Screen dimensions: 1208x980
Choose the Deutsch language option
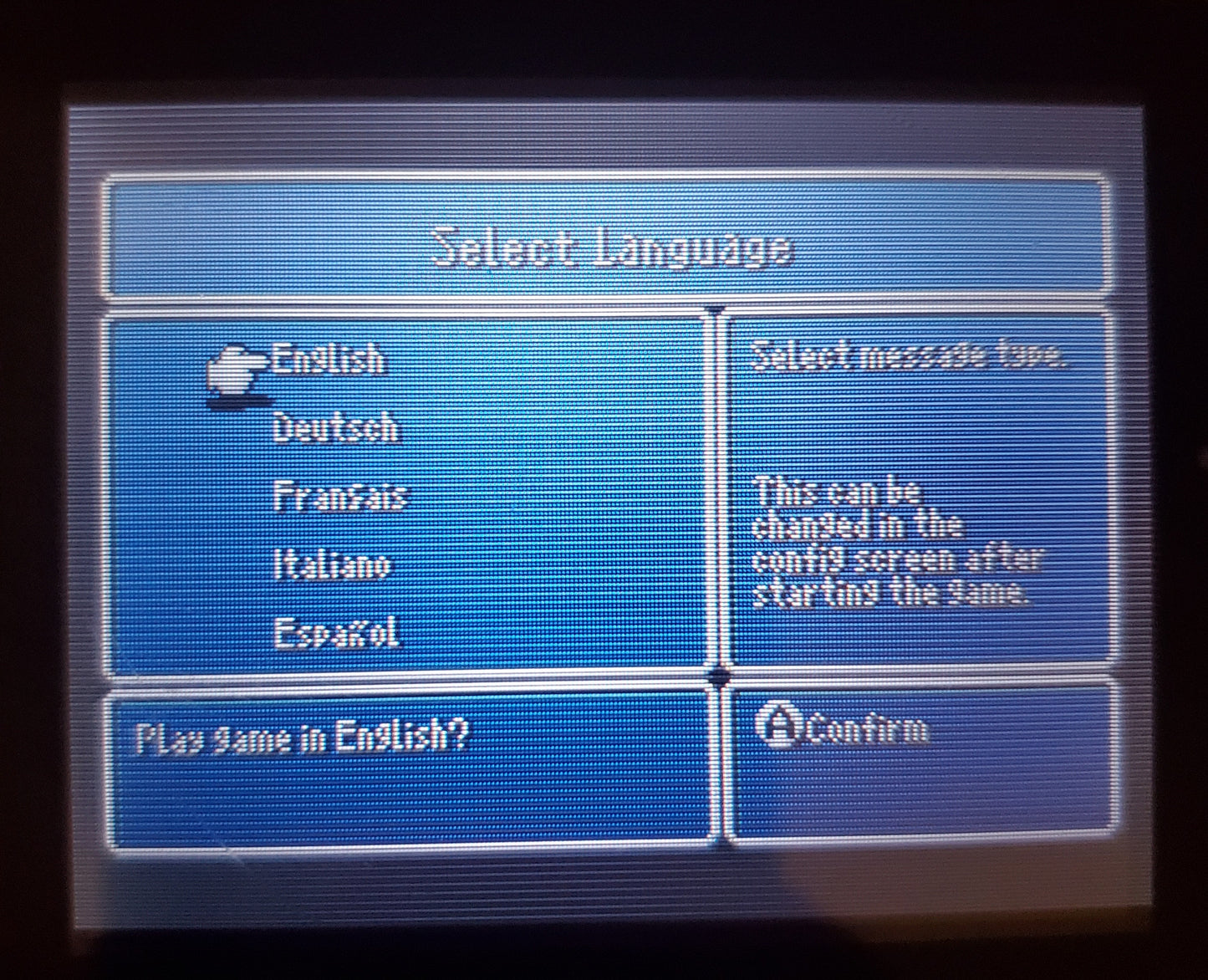(x=336, y=429)
